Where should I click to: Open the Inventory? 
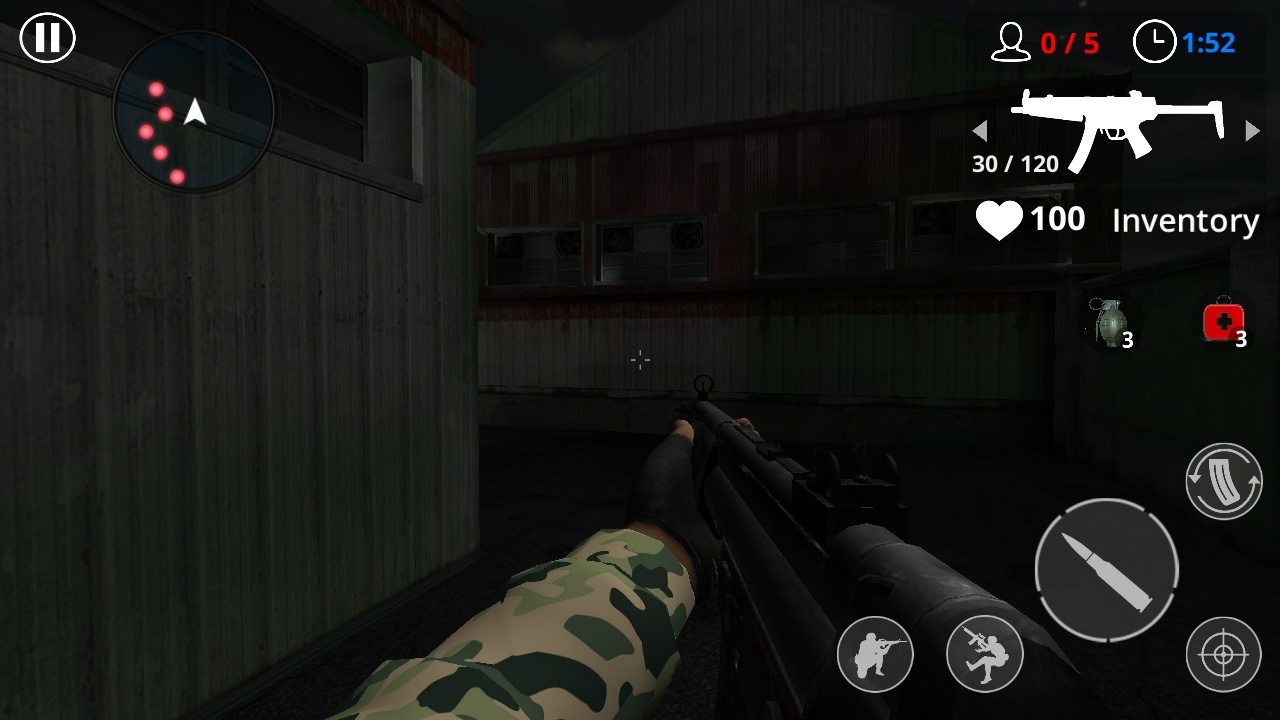1185,221
